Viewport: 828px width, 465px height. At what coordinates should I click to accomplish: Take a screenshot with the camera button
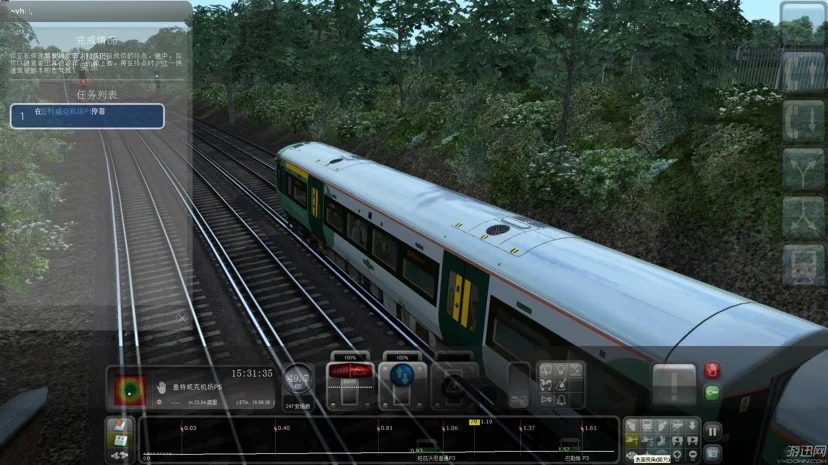[x=712, y=452]
